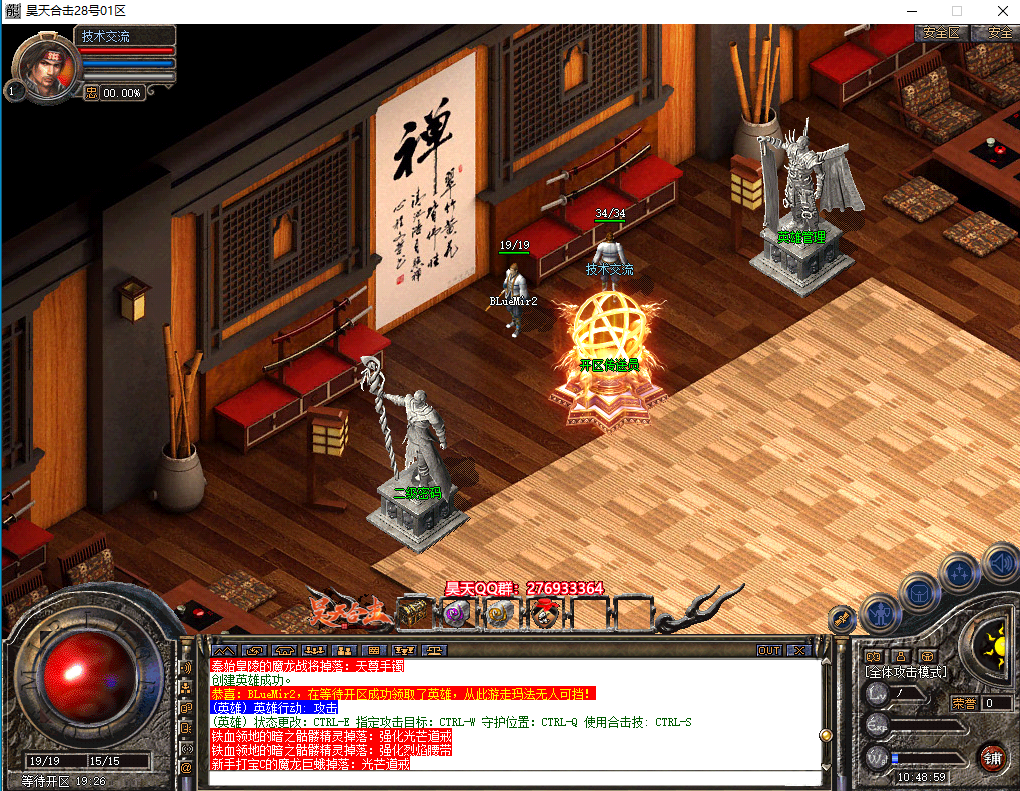Viewport: 1020px width, 791px height.
Task: Click the 忠 loyalty icon under portrait
Action: [x=91, y=92]
